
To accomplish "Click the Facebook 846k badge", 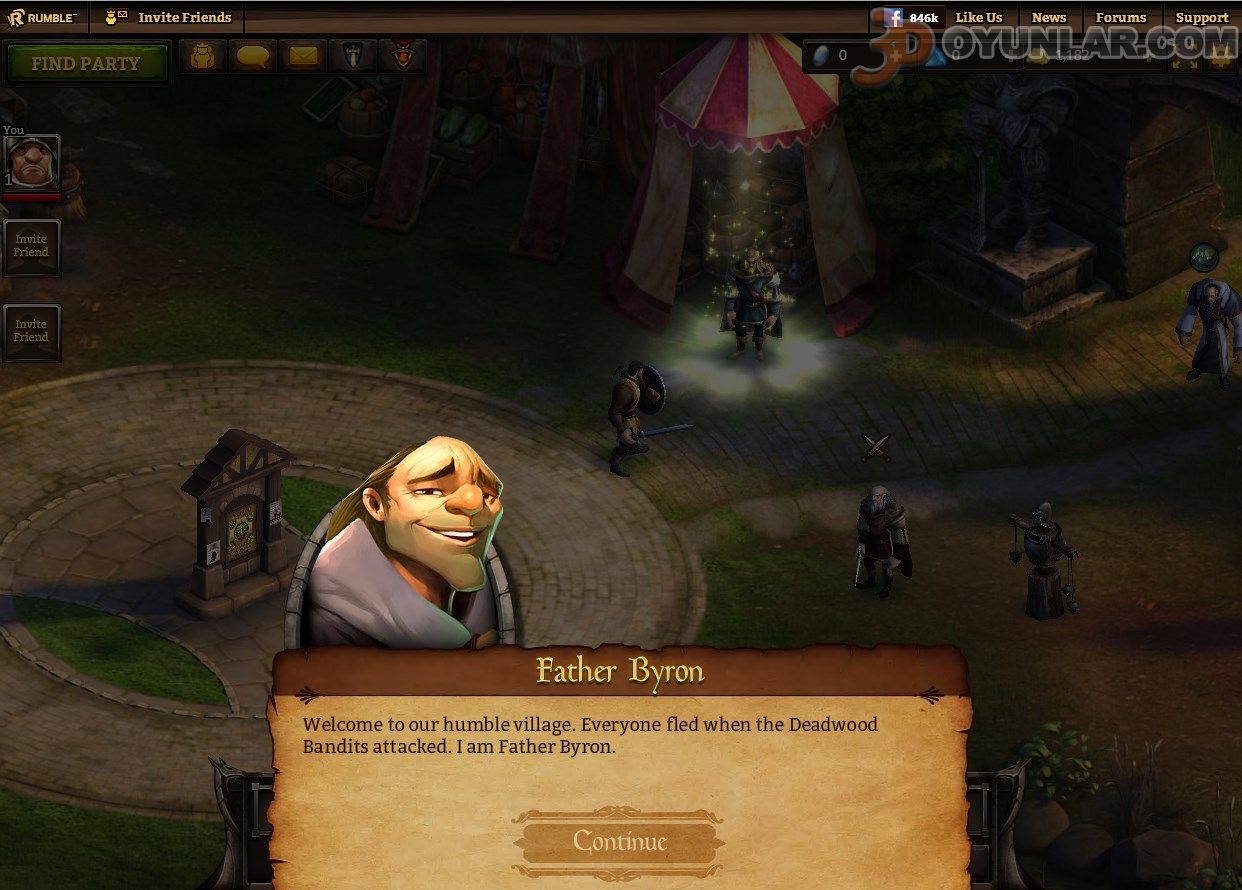I will tap(911, 17).
